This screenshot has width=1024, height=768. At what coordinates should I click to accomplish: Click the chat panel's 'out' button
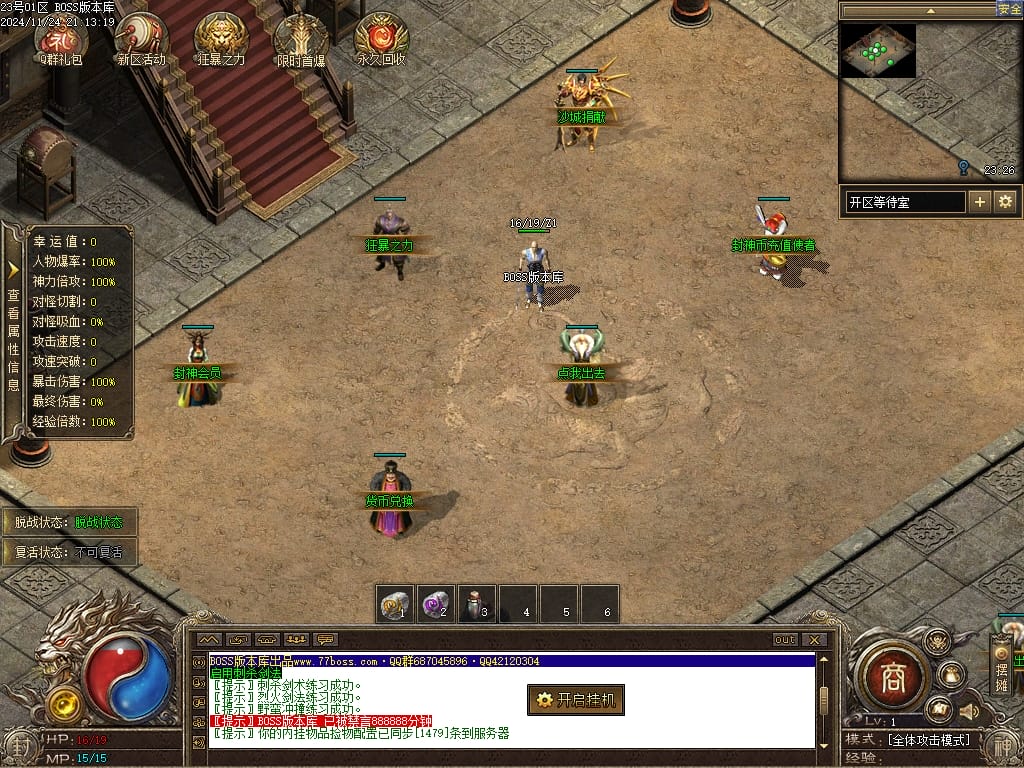785,640
